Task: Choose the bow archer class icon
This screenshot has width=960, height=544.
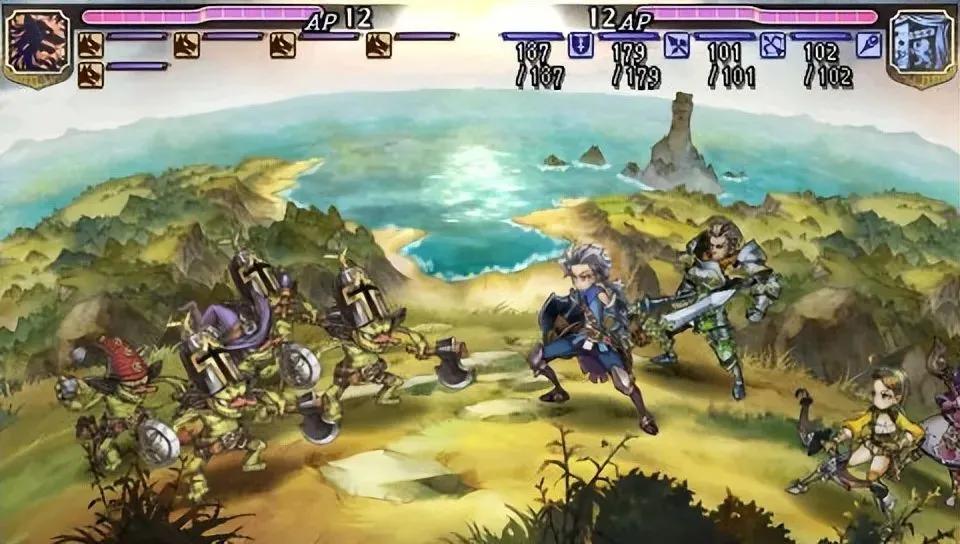Action: tap(772, 45)
